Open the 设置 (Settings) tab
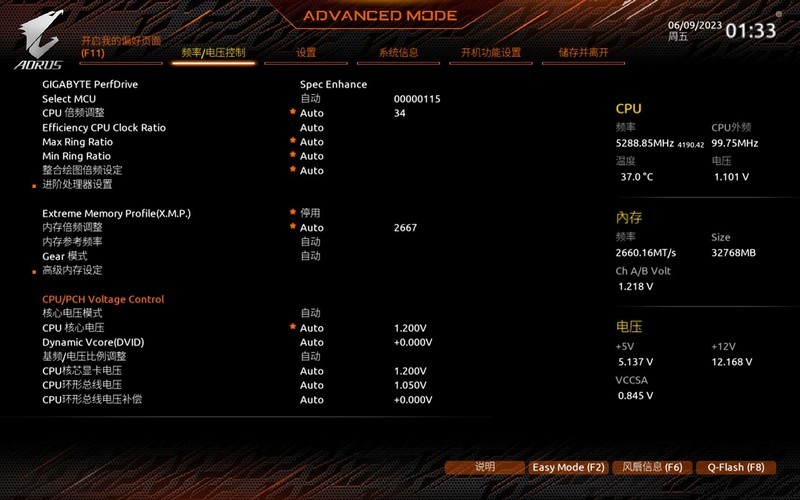The width and height of the screenshot is (800, 500). tap(306, 53)
